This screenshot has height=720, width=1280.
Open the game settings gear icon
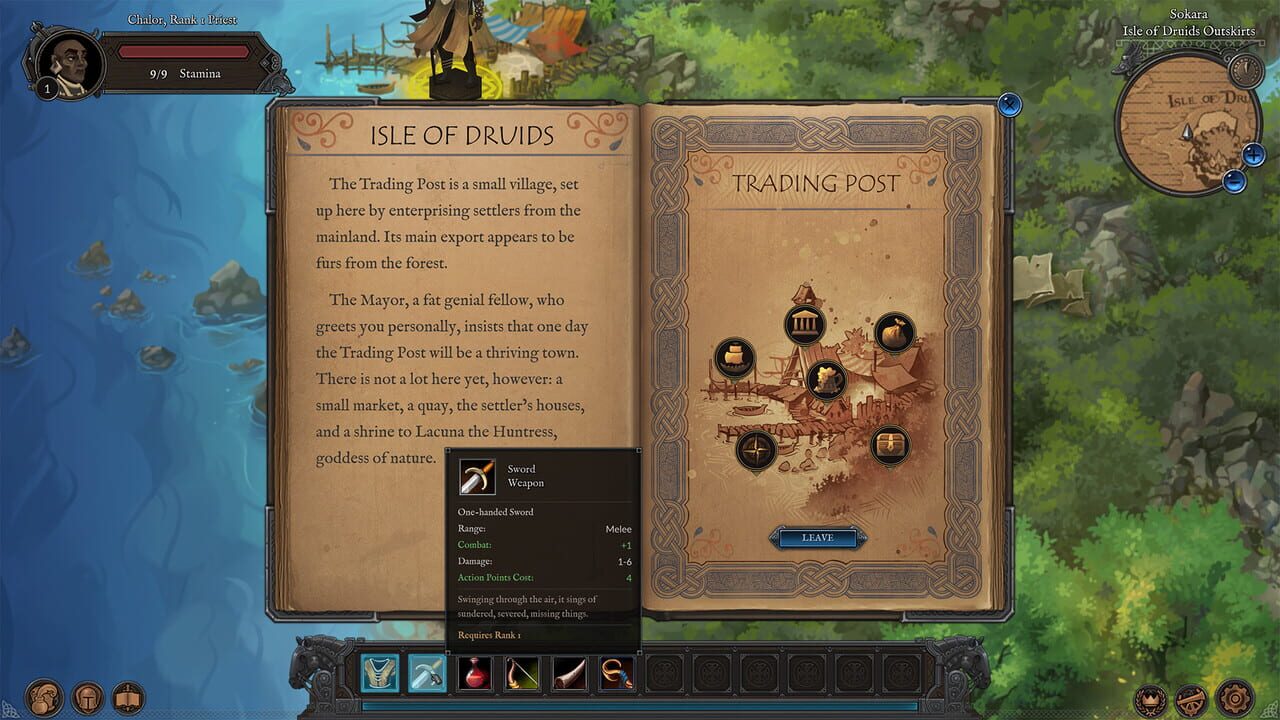coord(1232,697)
